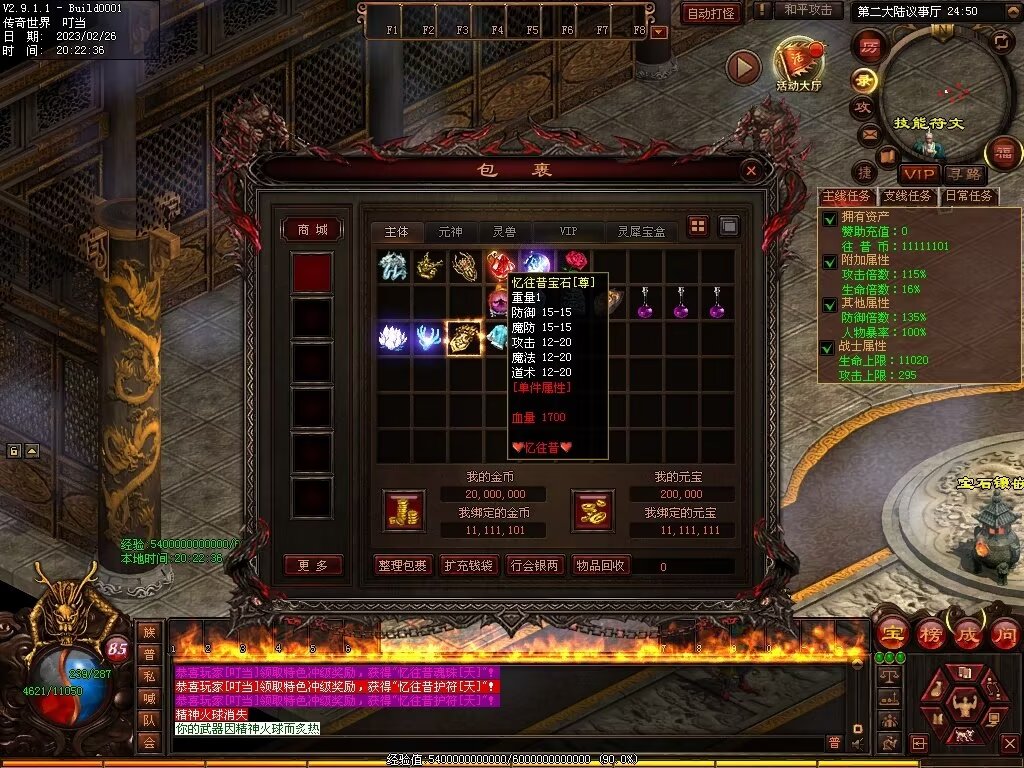Viewport: 1024px width, 768px height.
Task: Open the 活动大厅 event hall
Action: click(797, 64)
